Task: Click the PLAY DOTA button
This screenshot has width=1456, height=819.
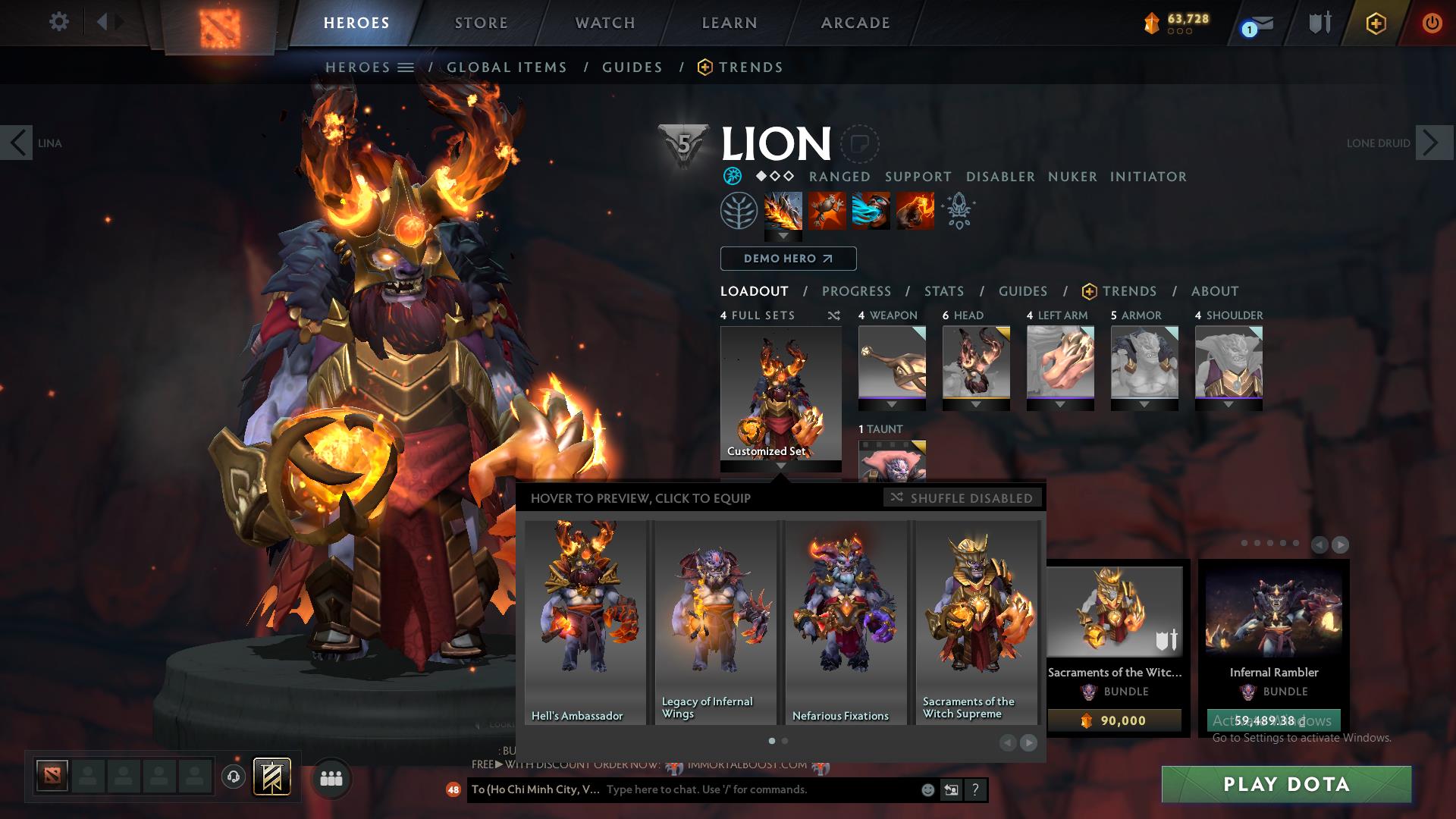Action: pyautogui.click(x=1287, y=785)
